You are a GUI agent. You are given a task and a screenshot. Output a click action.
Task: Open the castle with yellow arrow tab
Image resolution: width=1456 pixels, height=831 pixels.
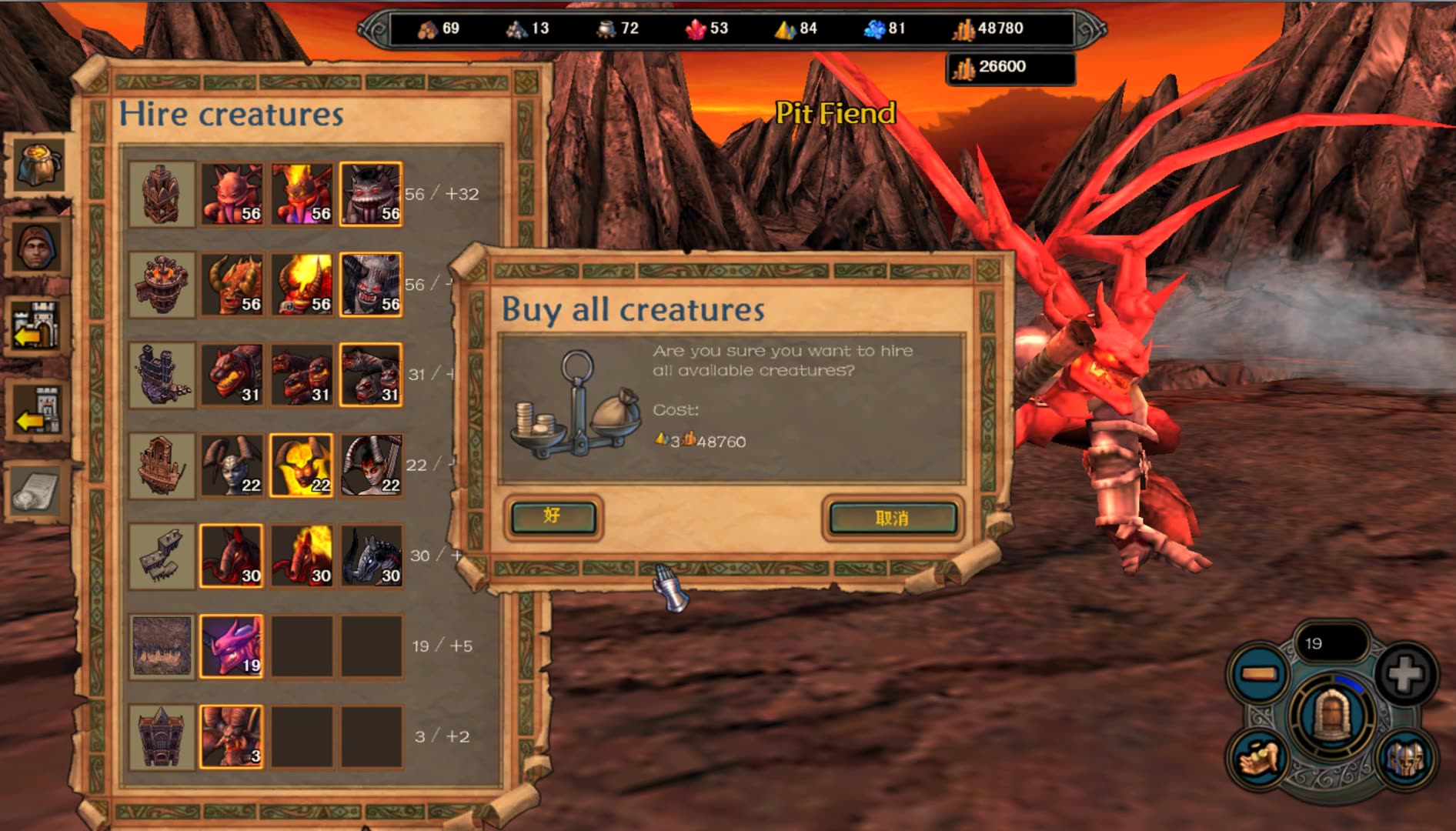[36, 327]
